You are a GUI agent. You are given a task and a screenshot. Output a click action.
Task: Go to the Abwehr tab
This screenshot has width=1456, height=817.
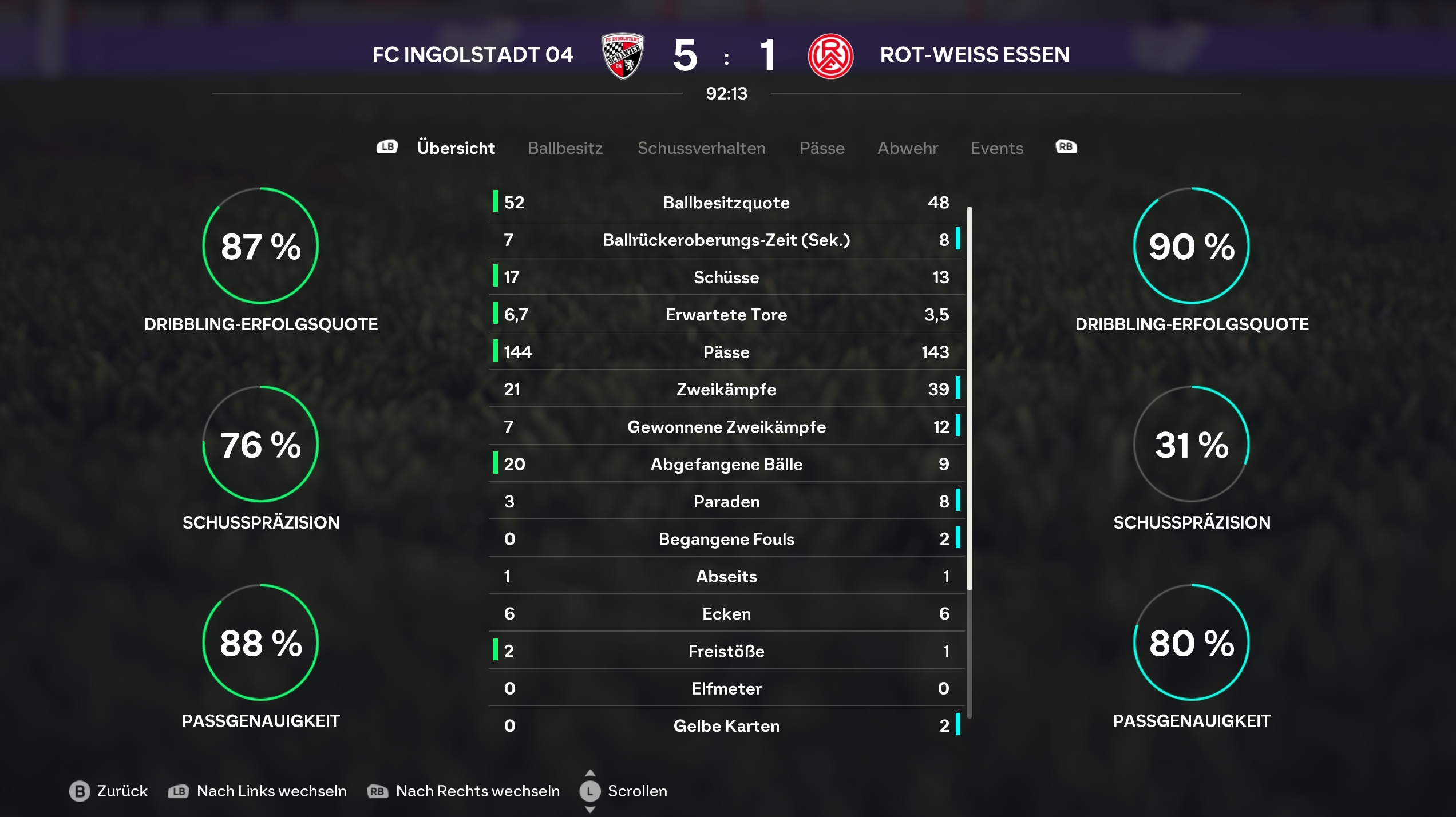click(x=907, y=148)
